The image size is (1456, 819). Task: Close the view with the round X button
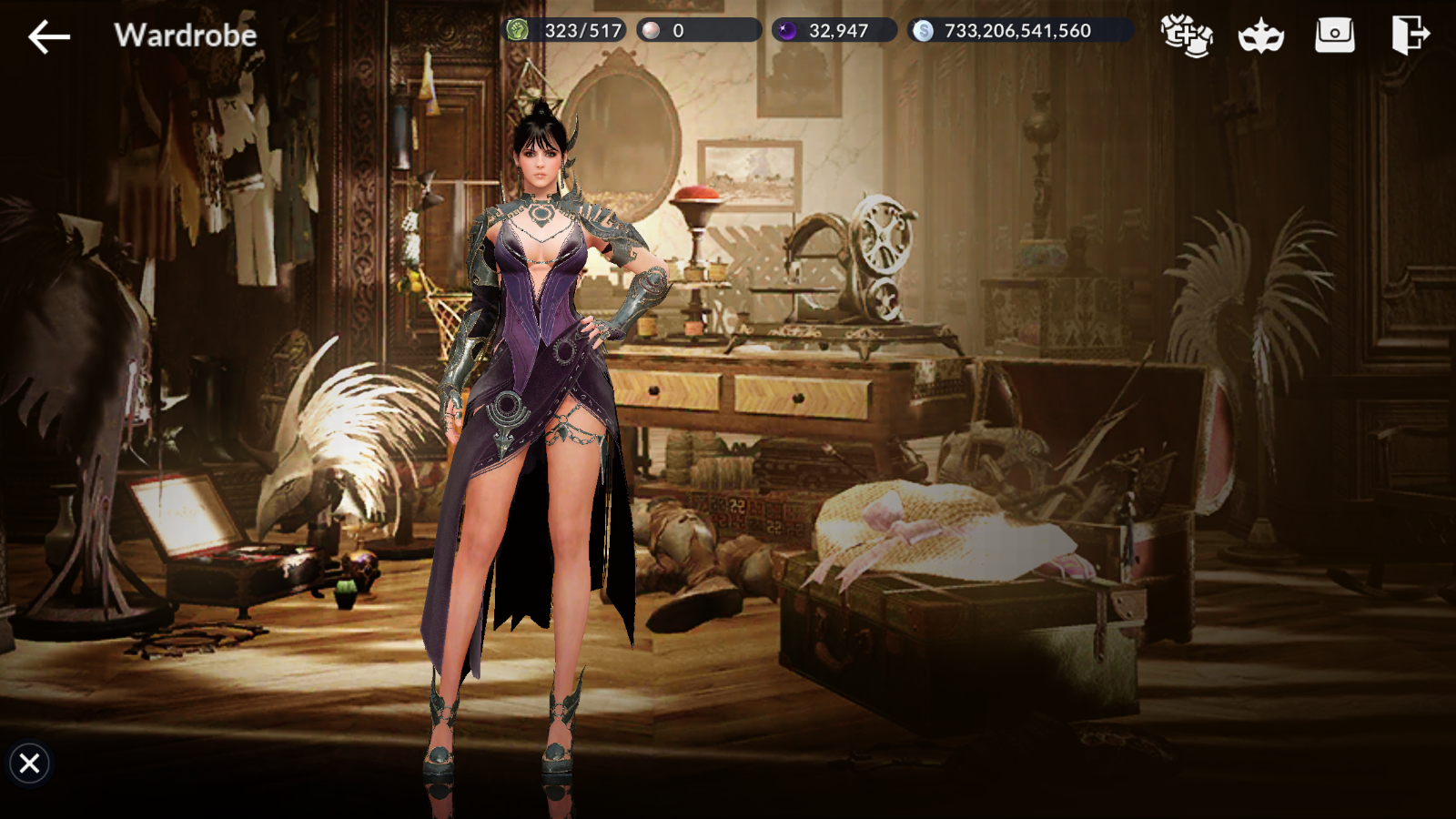(x=29, y=763)
